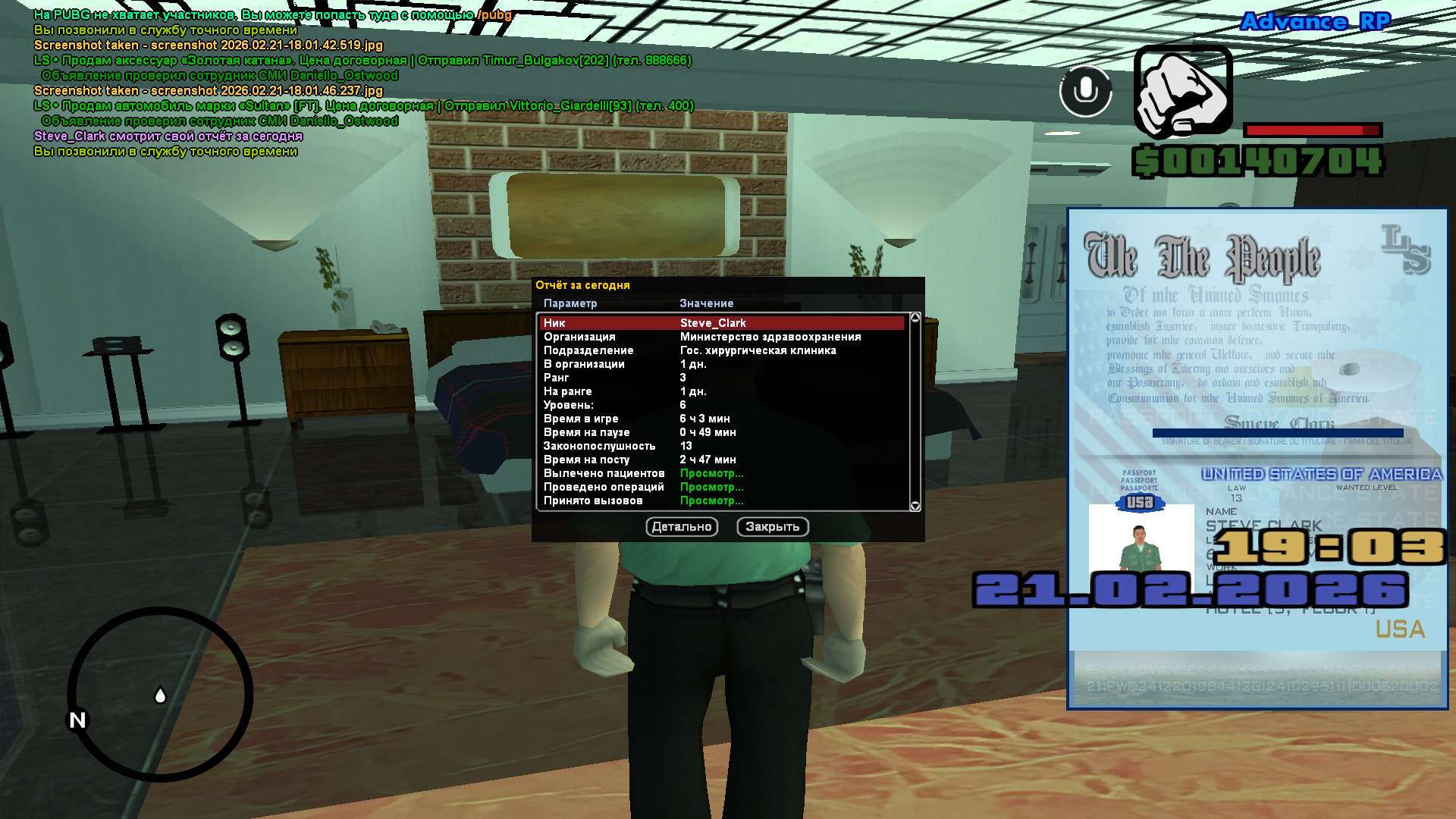Choose the Время на паузе row

click(x=721, y=432)
